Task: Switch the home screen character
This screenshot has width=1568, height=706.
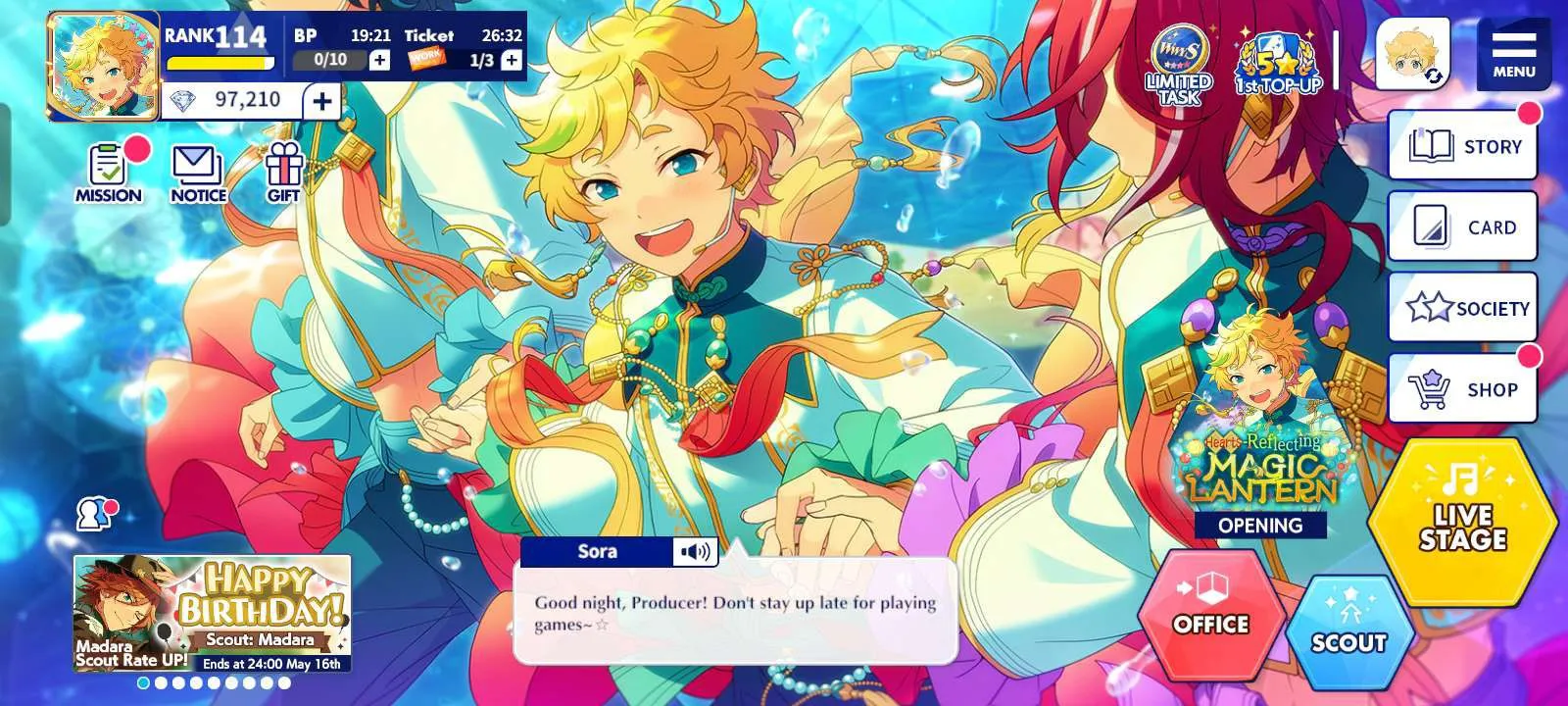Action: (x=1412, y=54)
